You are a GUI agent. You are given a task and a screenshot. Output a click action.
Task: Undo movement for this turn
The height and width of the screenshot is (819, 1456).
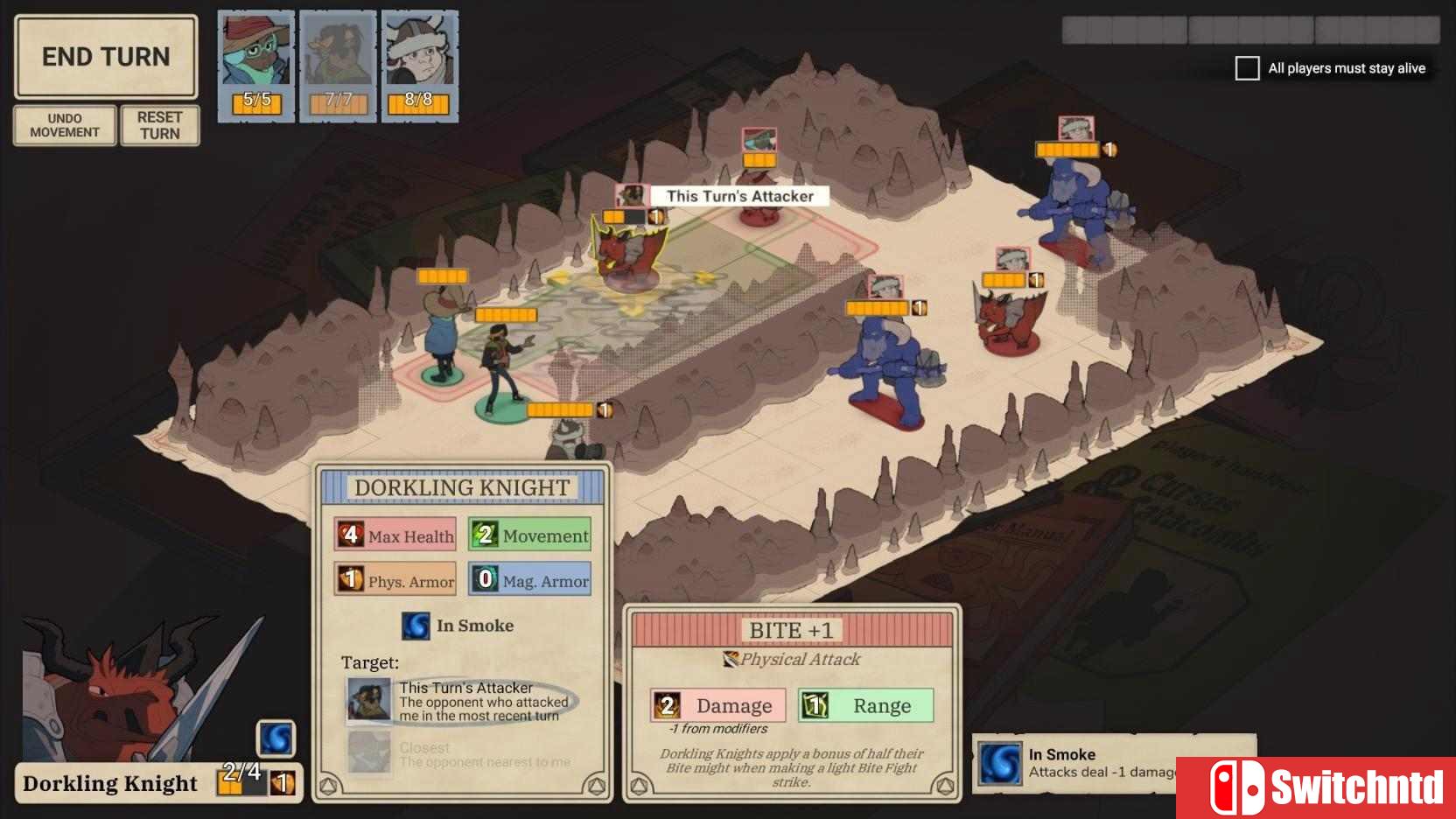[x=65, y=125]
